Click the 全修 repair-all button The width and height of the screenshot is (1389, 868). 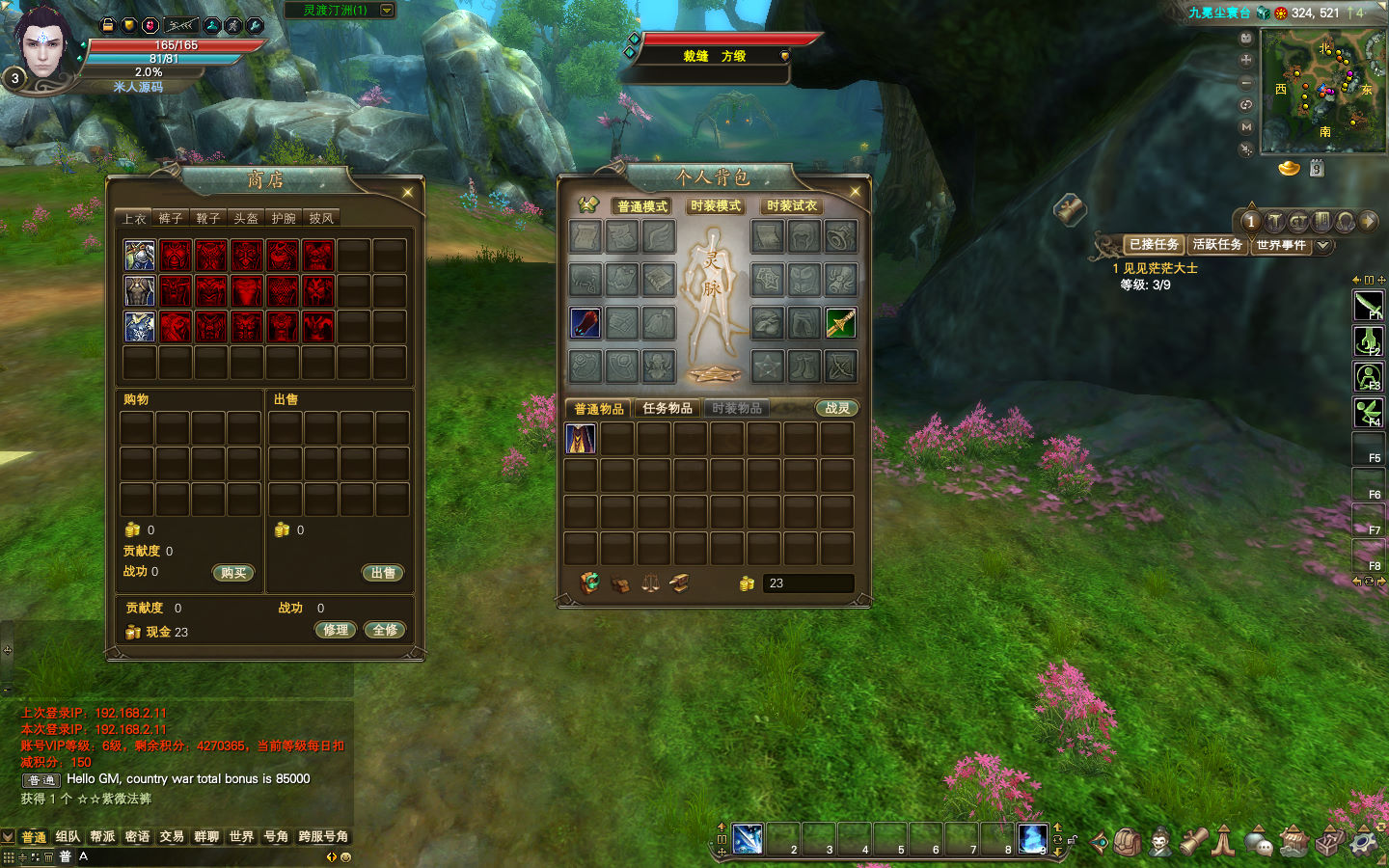coord(385,631)
